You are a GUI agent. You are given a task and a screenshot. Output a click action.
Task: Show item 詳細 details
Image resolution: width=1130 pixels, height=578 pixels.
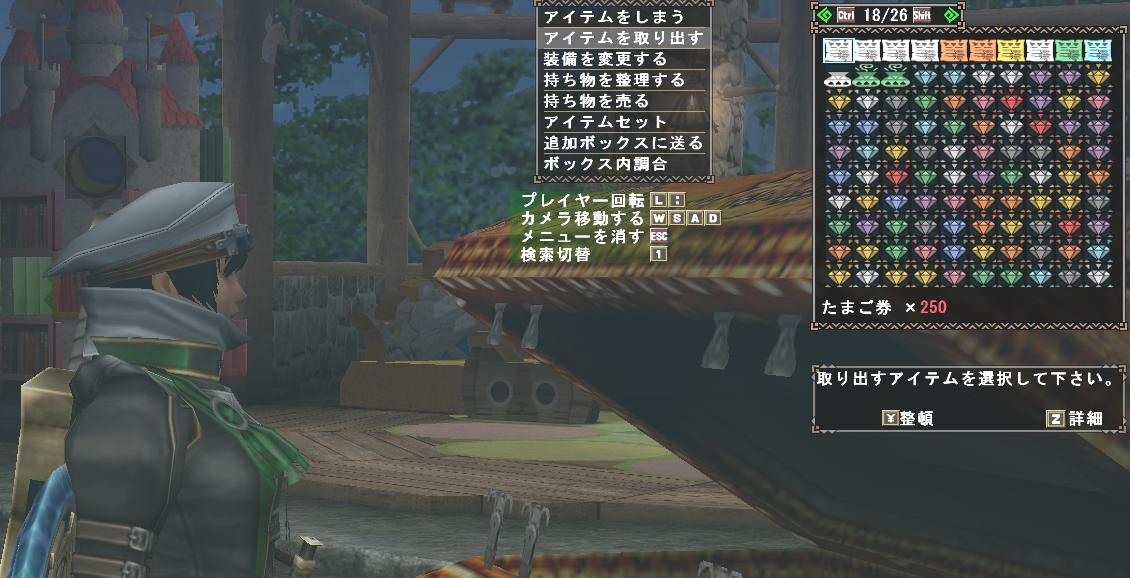click(1075, 419)
